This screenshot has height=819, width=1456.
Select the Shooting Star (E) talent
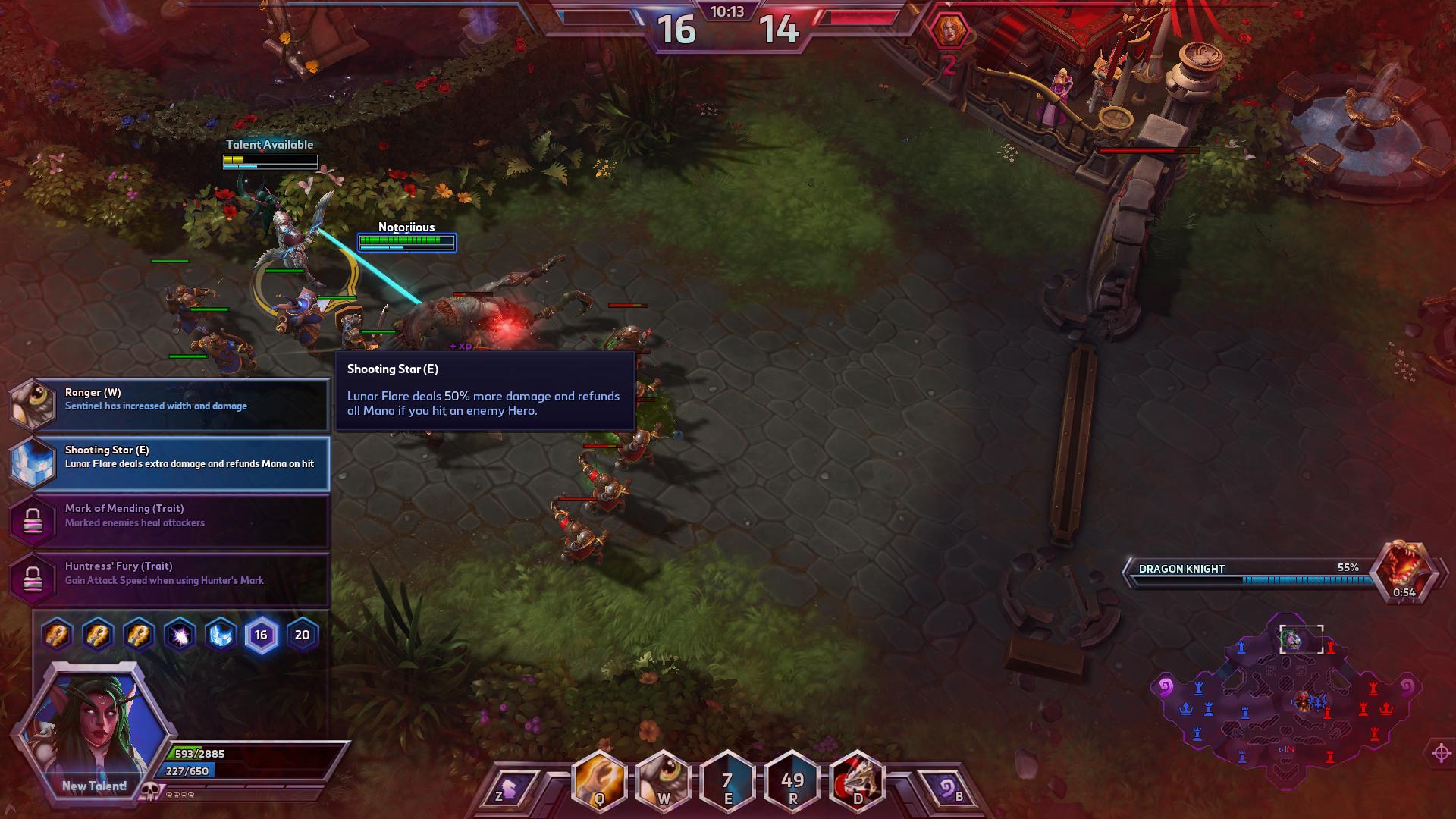pyautogui.click(x=168, y=463)
